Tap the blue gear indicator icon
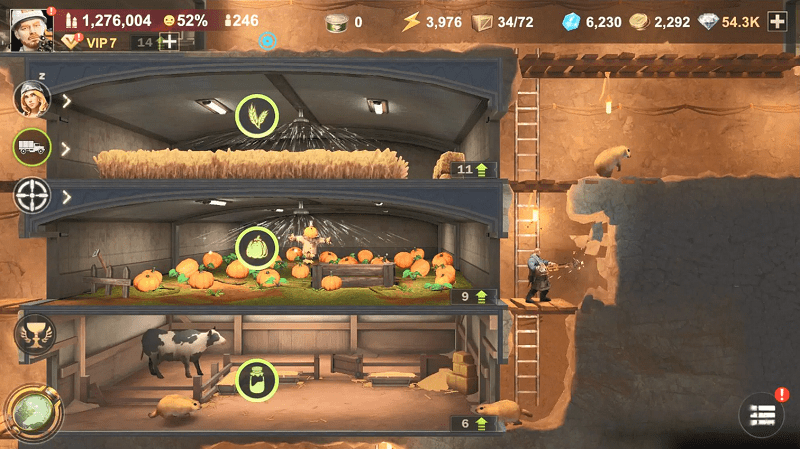800x449 pixels. point(267,41)
